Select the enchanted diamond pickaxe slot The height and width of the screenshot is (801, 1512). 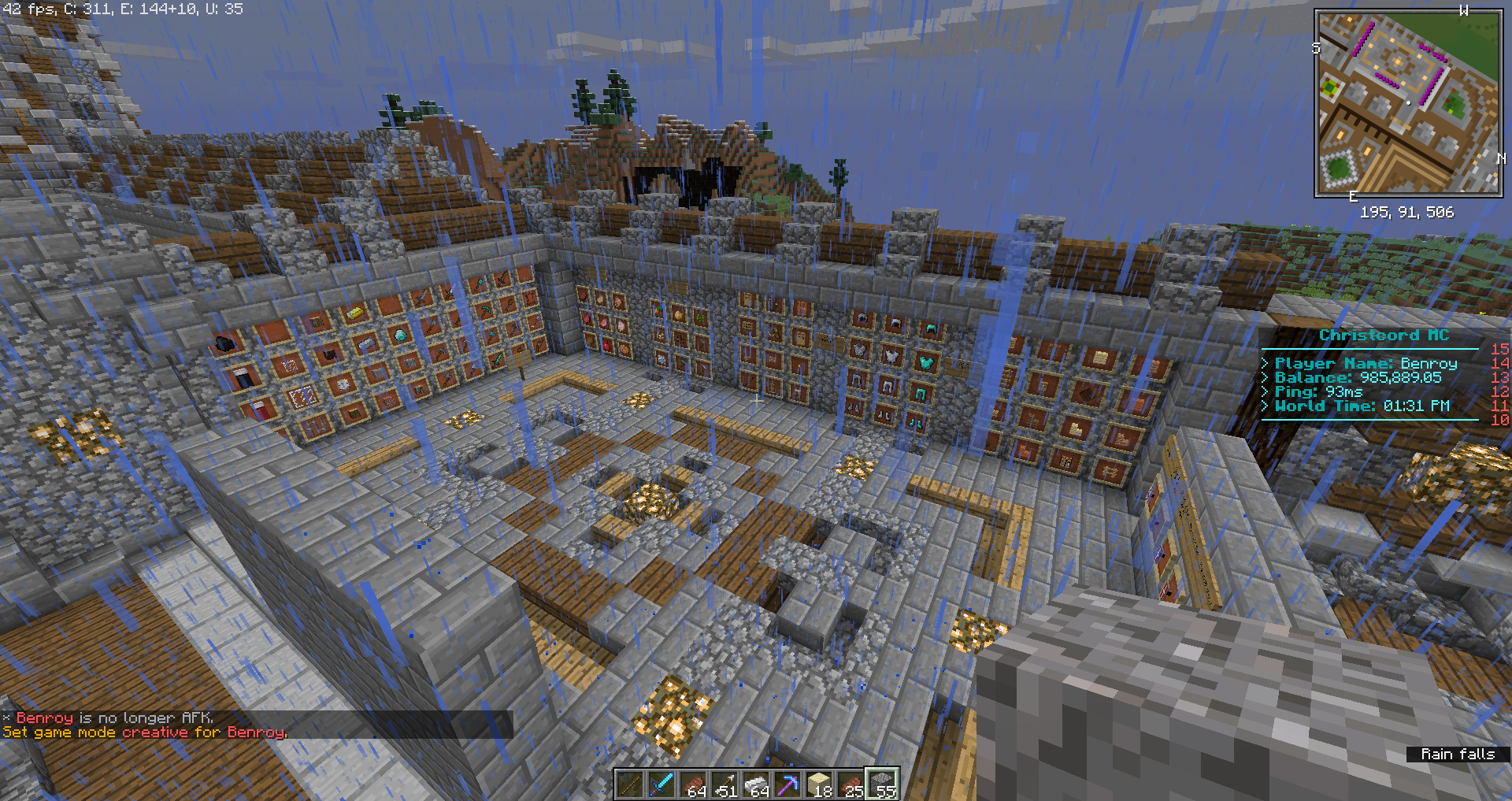787,784
